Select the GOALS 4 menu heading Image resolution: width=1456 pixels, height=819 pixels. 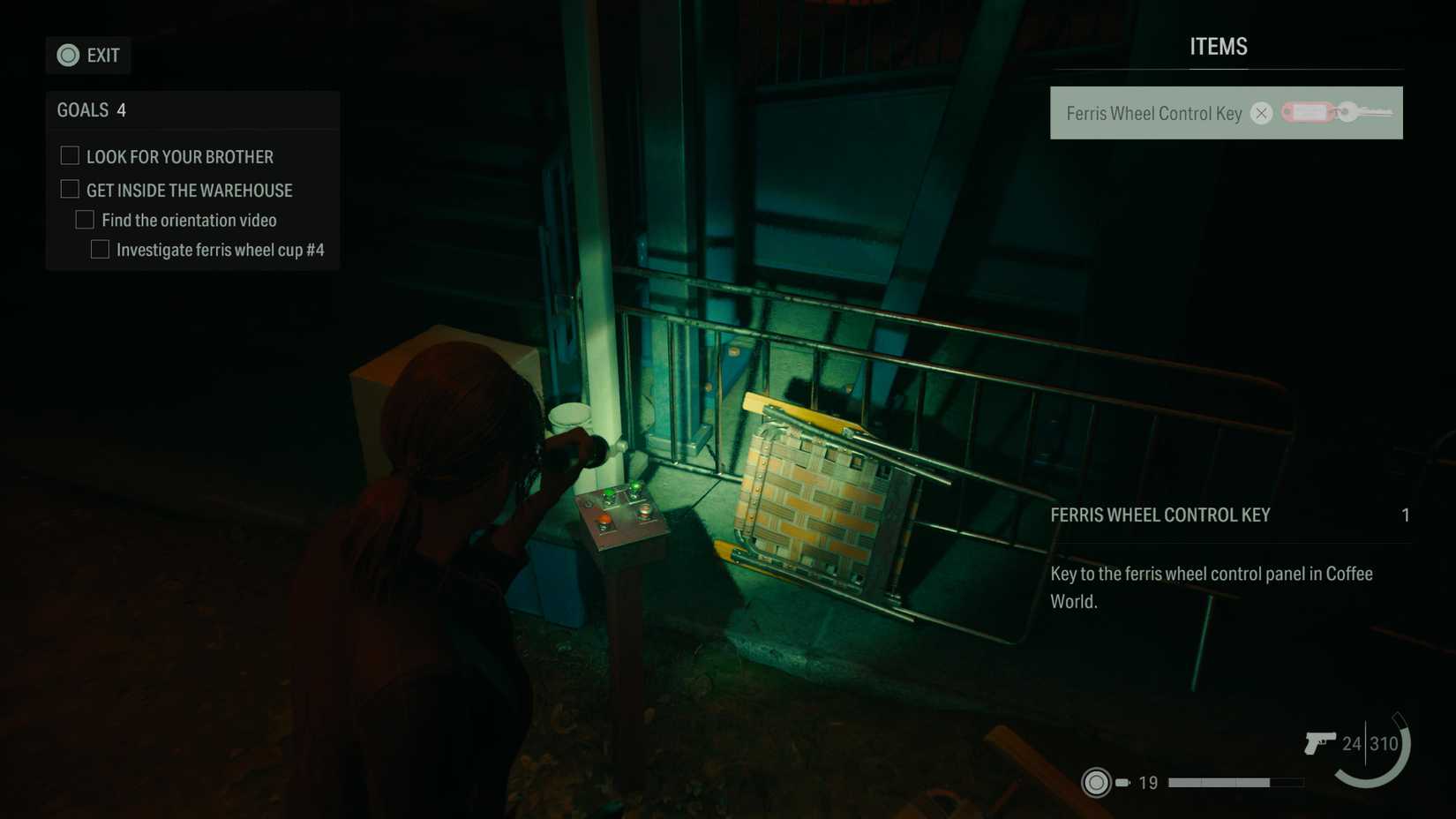(91, 109)
